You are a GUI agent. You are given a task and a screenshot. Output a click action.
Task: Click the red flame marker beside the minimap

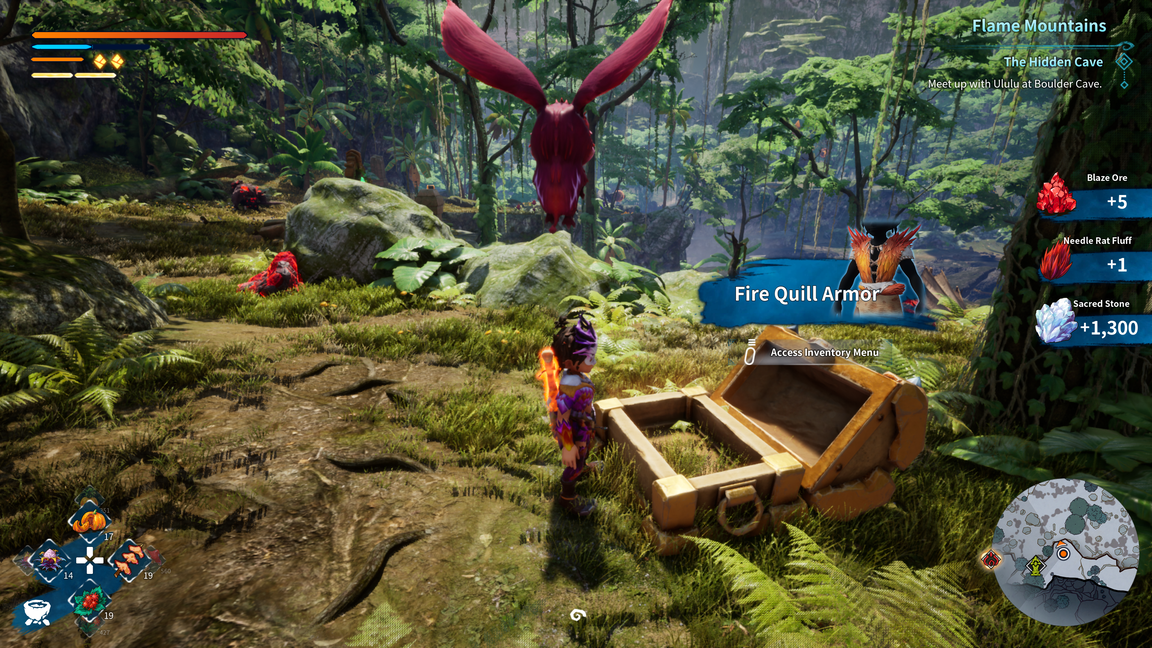tap(991, 560)
